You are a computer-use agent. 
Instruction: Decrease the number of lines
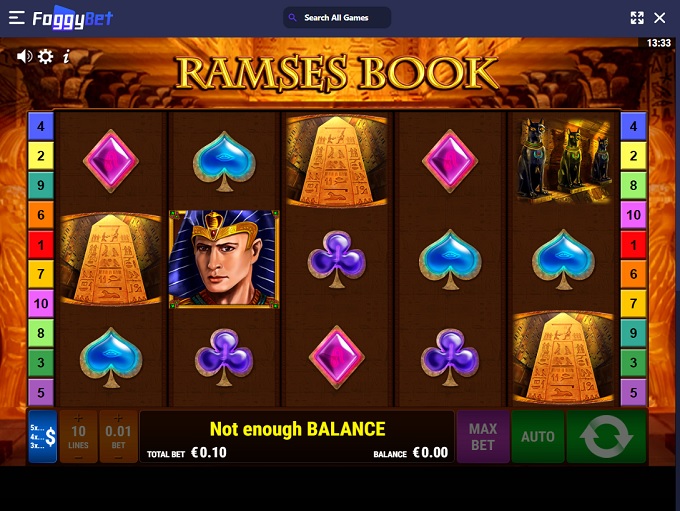tap(79, 458)
